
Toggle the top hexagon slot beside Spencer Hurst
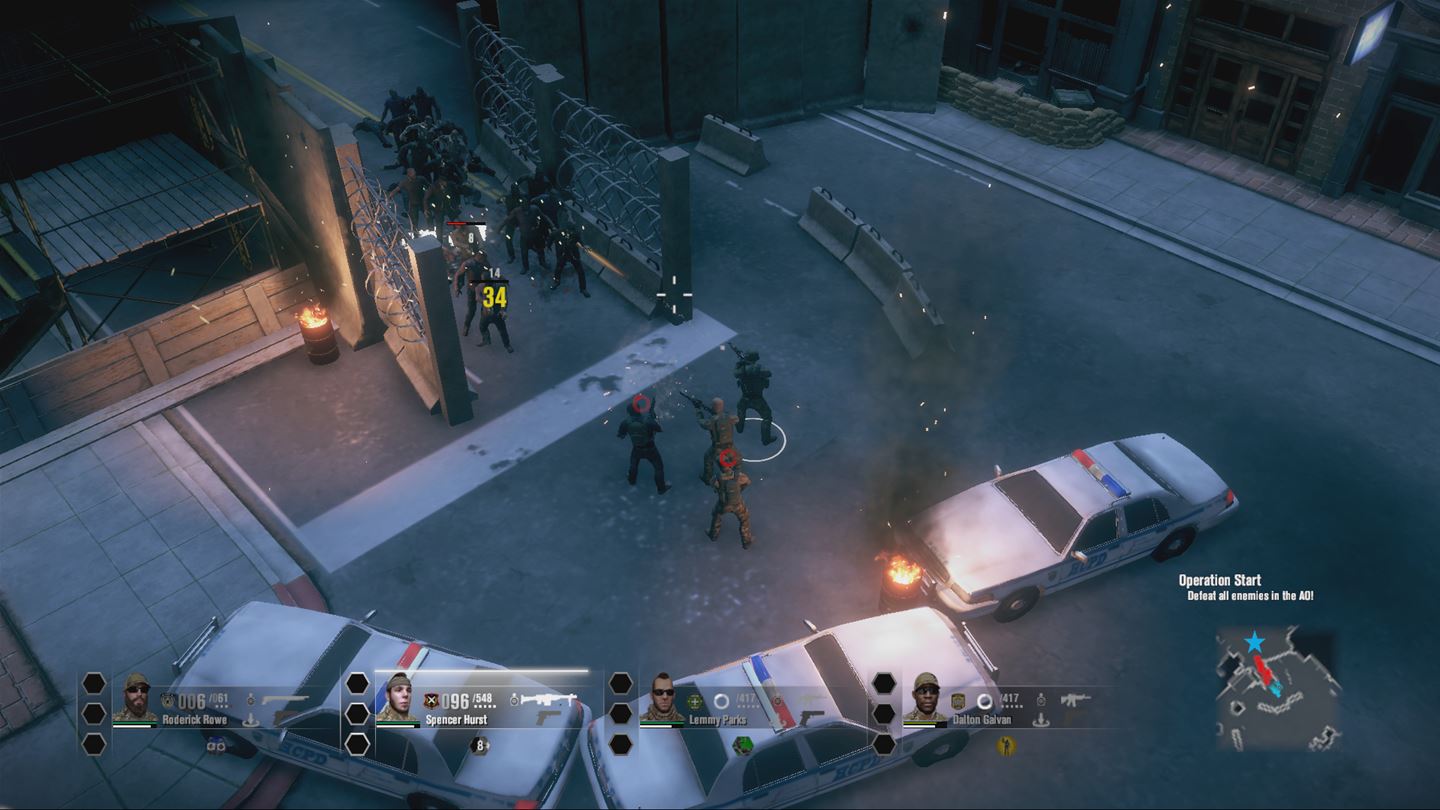[x=357, y=684]
